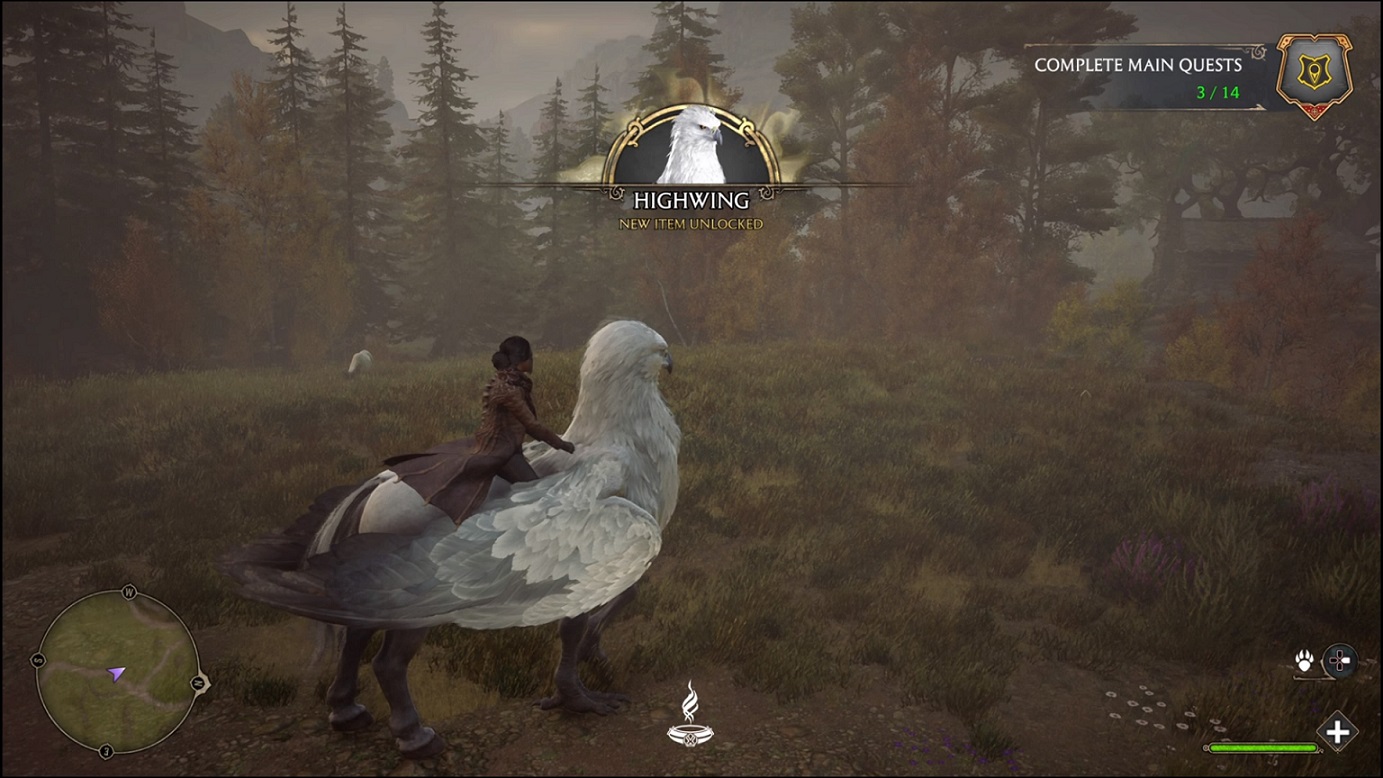Click the purple player arrow on minimap

pos(117,673)
